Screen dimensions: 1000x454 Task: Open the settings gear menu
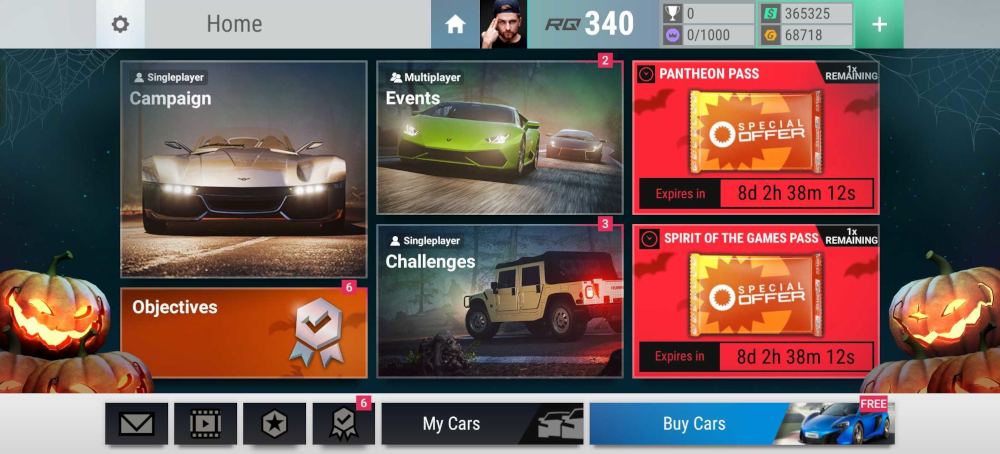point(120,24)
